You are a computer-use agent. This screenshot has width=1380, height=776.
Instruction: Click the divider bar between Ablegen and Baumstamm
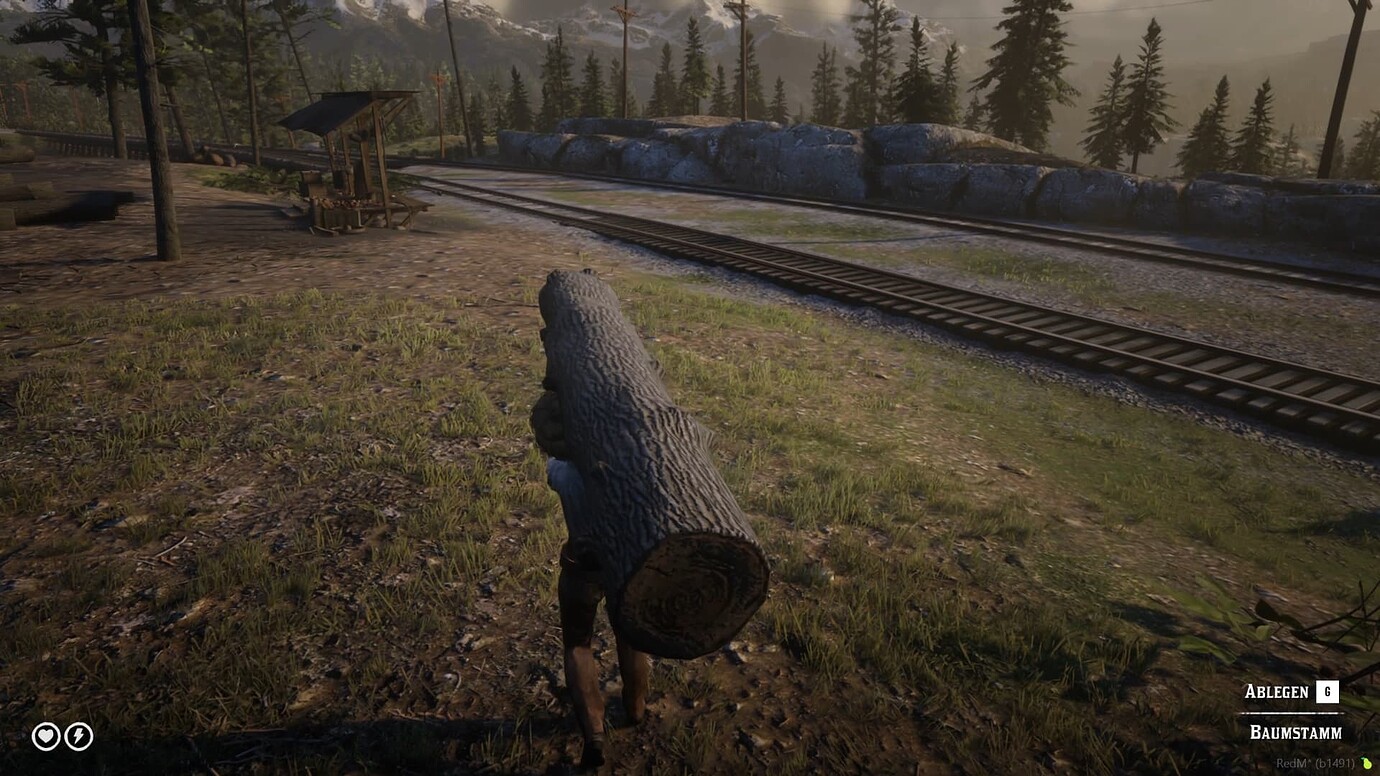click(x=1290, y=712)
